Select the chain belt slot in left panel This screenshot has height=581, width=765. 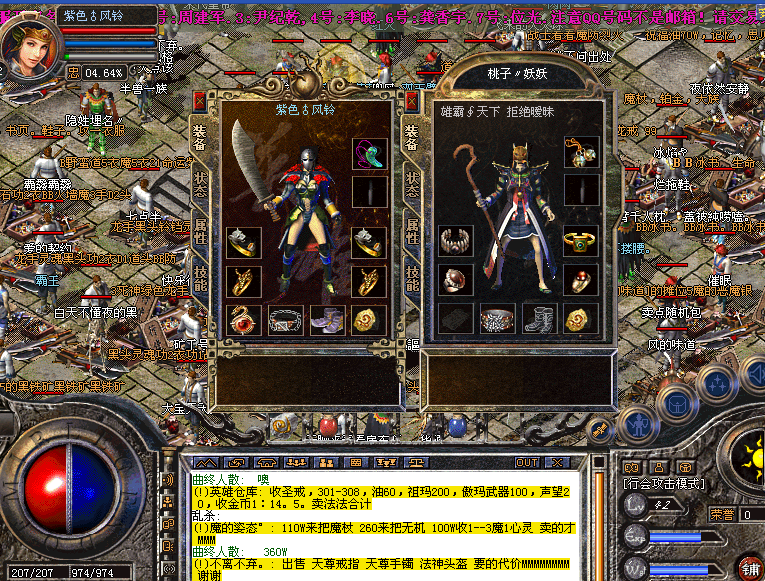(285, 319)
